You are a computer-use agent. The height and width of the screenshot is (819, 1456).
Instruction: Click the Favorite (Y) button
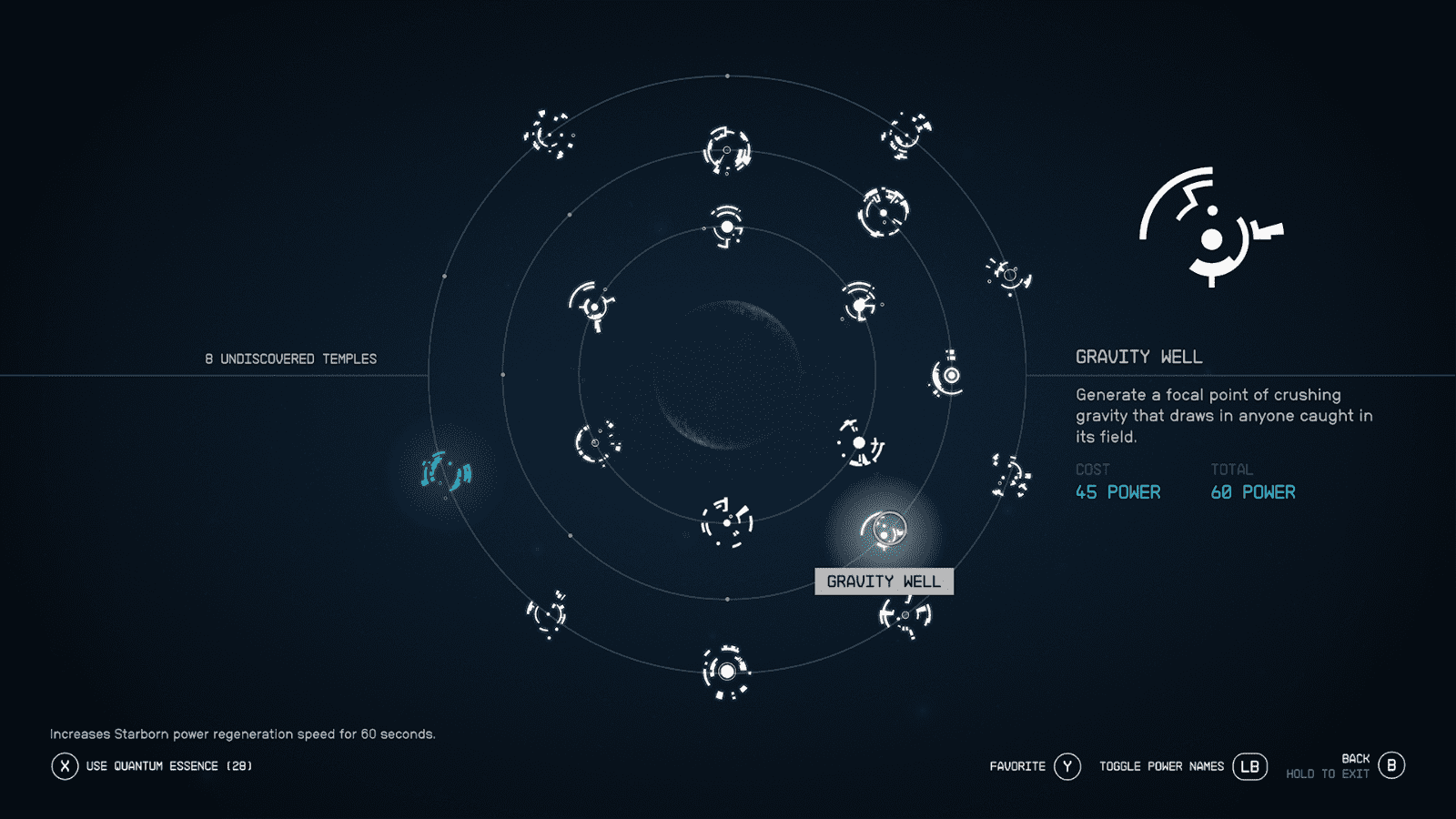coord(1067,766)
